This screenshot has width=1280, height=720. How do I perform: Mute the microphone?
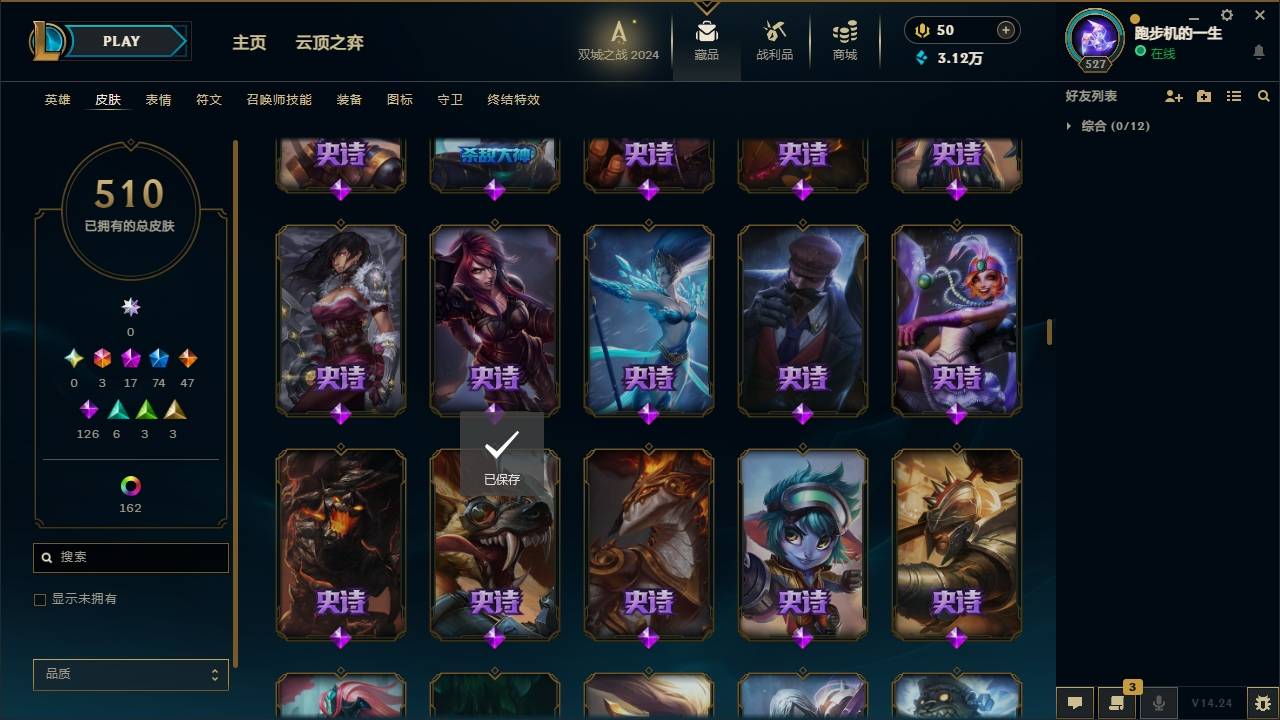[1157, 703]
